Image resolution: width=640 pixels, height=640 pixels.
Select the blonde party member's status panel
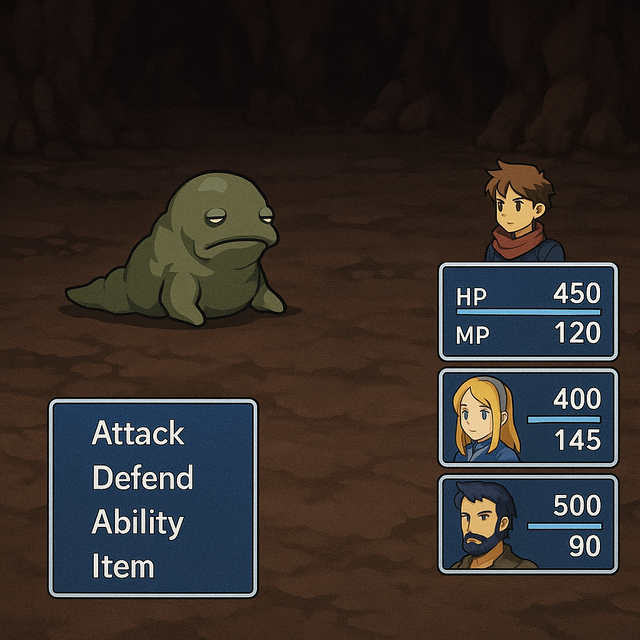click(528, 418)
